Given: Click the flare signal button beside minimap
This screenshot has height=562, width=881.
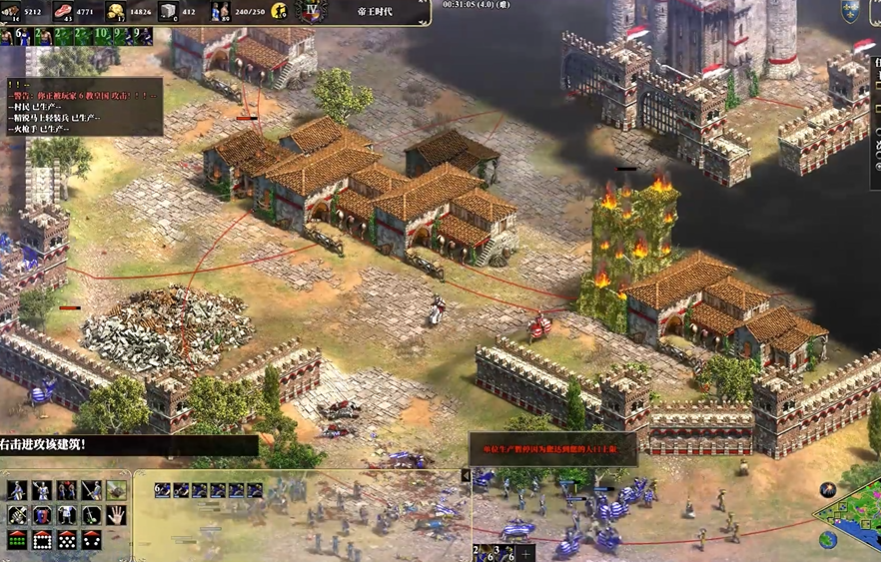Looking at the screenshot, I should click(x=828, y=490).
